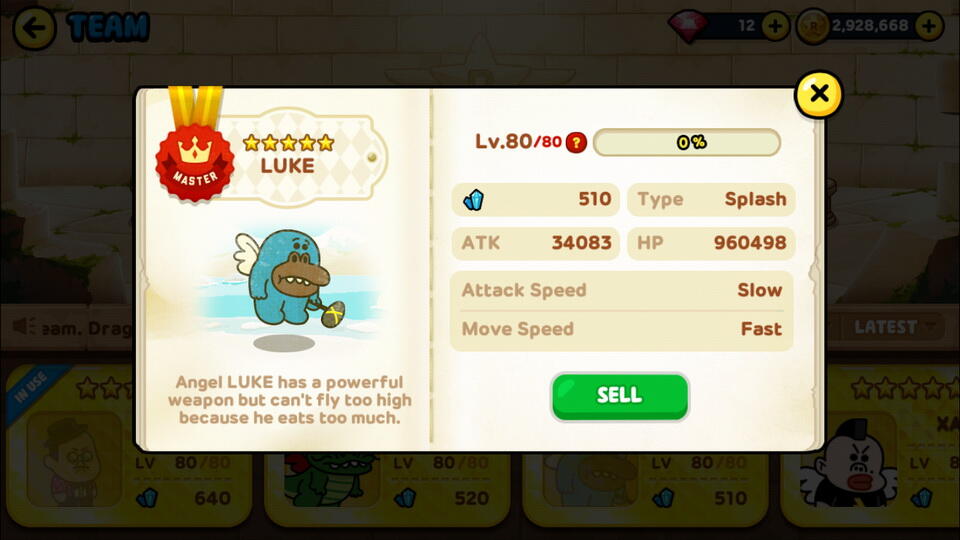Close the LUKE detail popup
Screen dimensions: 960x540
818,95
